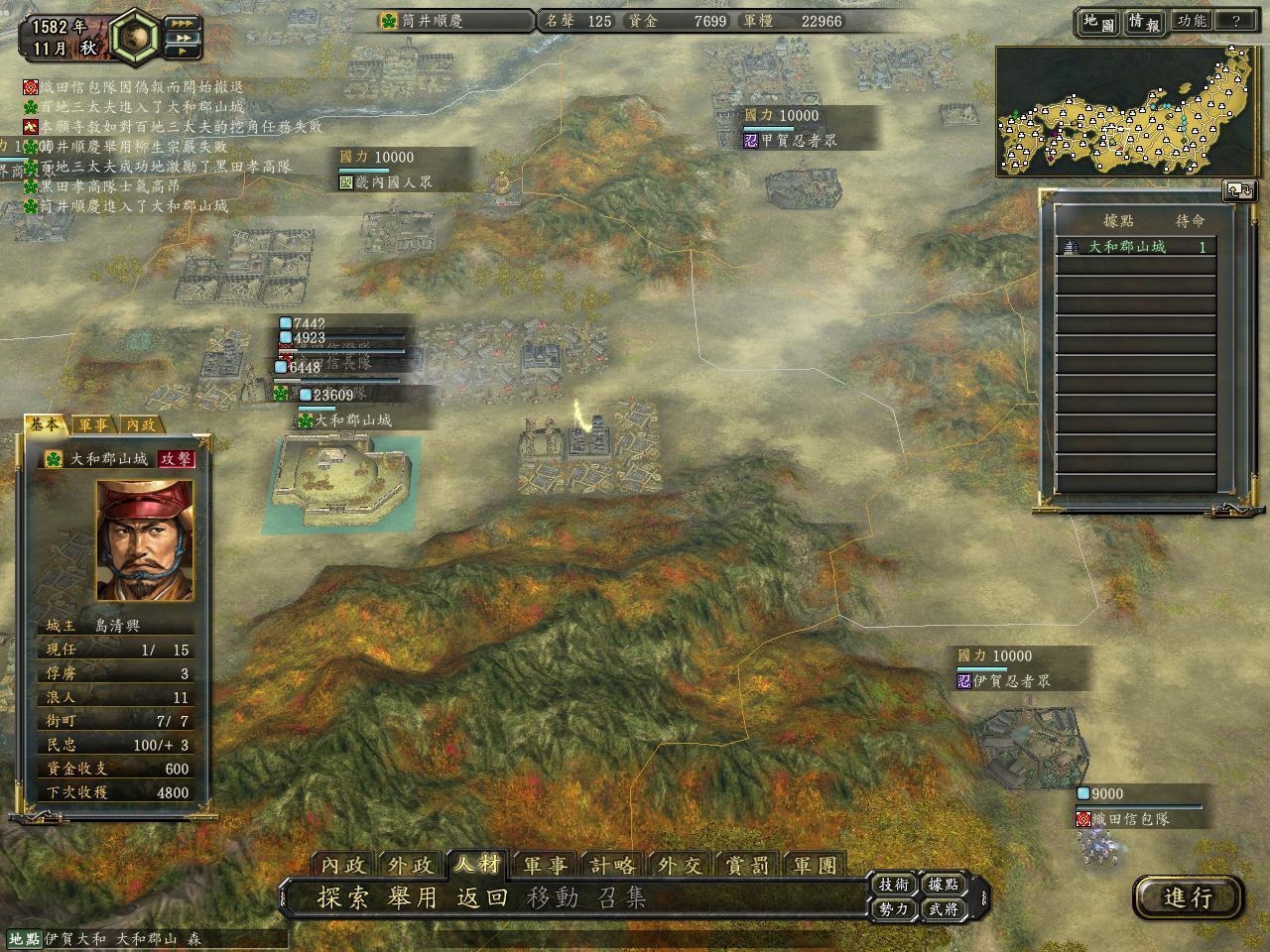Open the 地圖 map button
This screenshot has height=952, width=1270.
tap(1098, 22)
